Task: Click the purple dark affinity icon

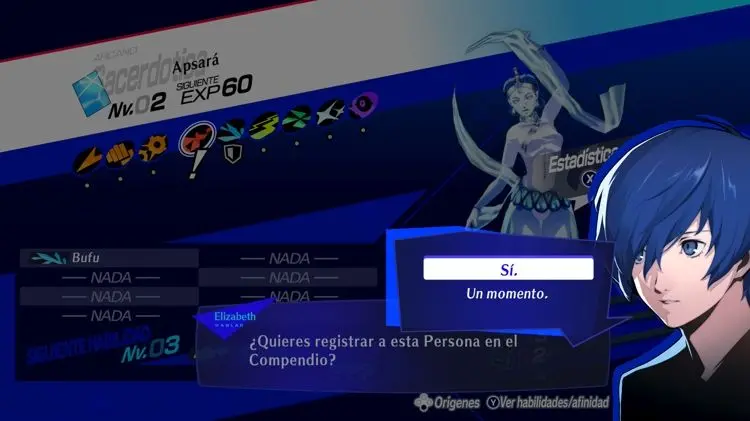Action: 363,102
